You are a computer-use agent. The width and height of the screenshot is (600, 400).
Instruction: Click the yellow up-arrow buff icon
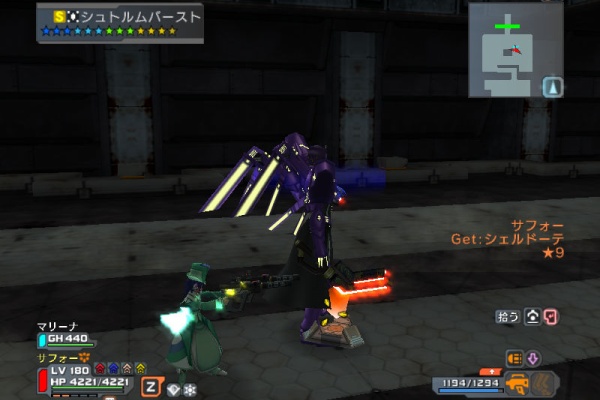[140, 369]
